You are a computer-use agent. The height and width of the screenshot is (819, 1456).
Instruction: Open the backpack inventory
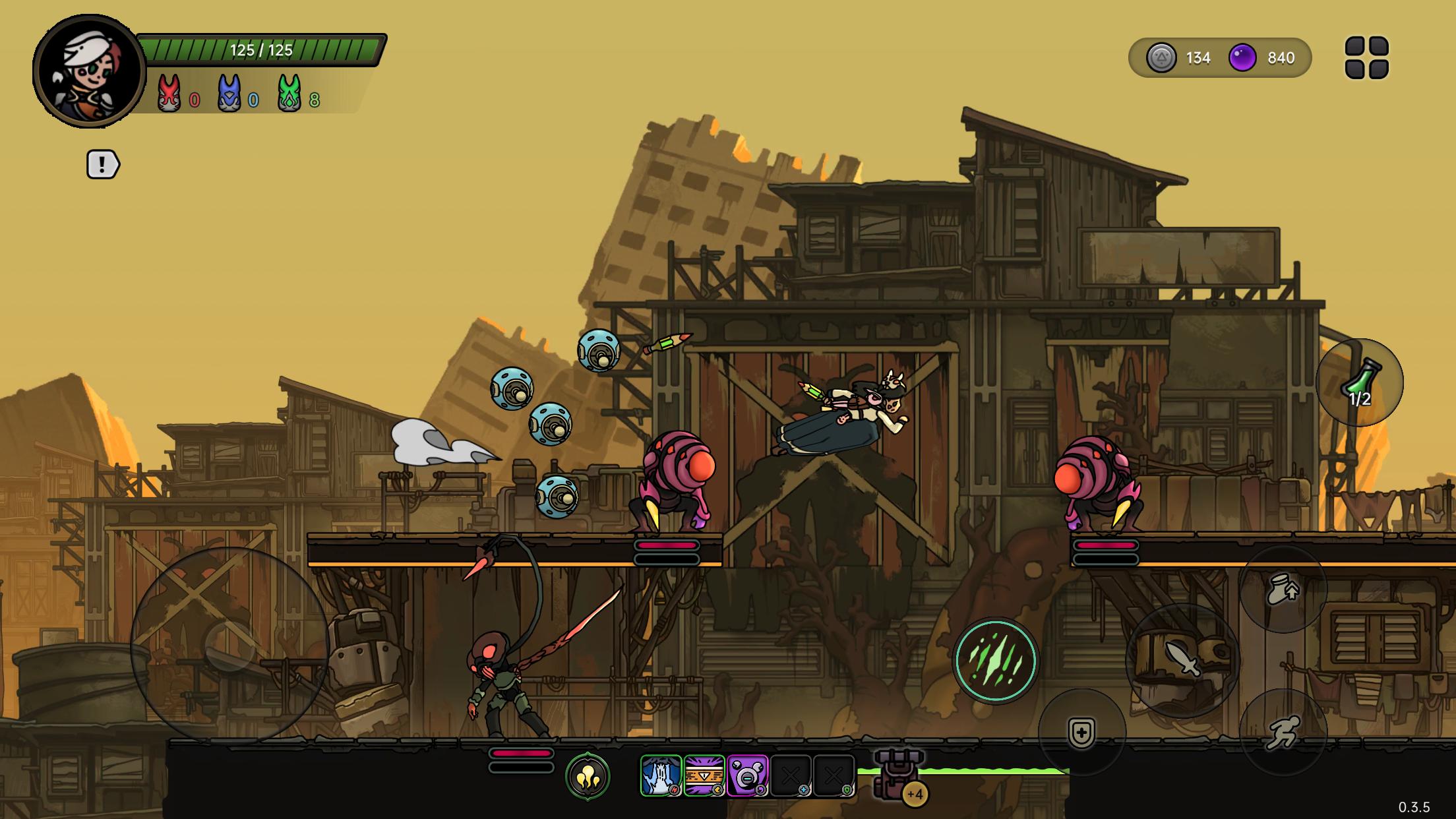898,775
